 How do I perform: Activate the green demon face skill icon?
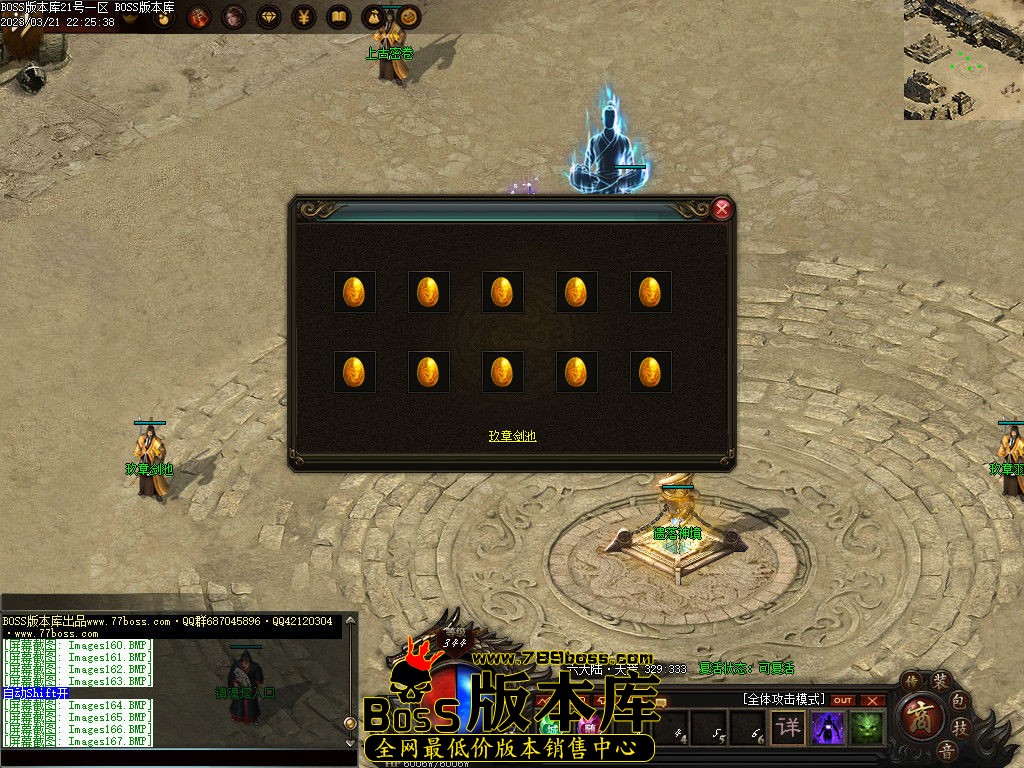click(867, 727)
